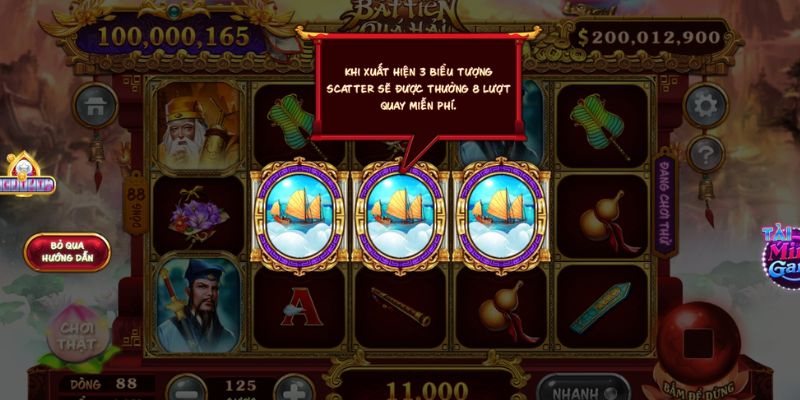
Task: Increase the bet with the plus button
Action: (291, 387)
